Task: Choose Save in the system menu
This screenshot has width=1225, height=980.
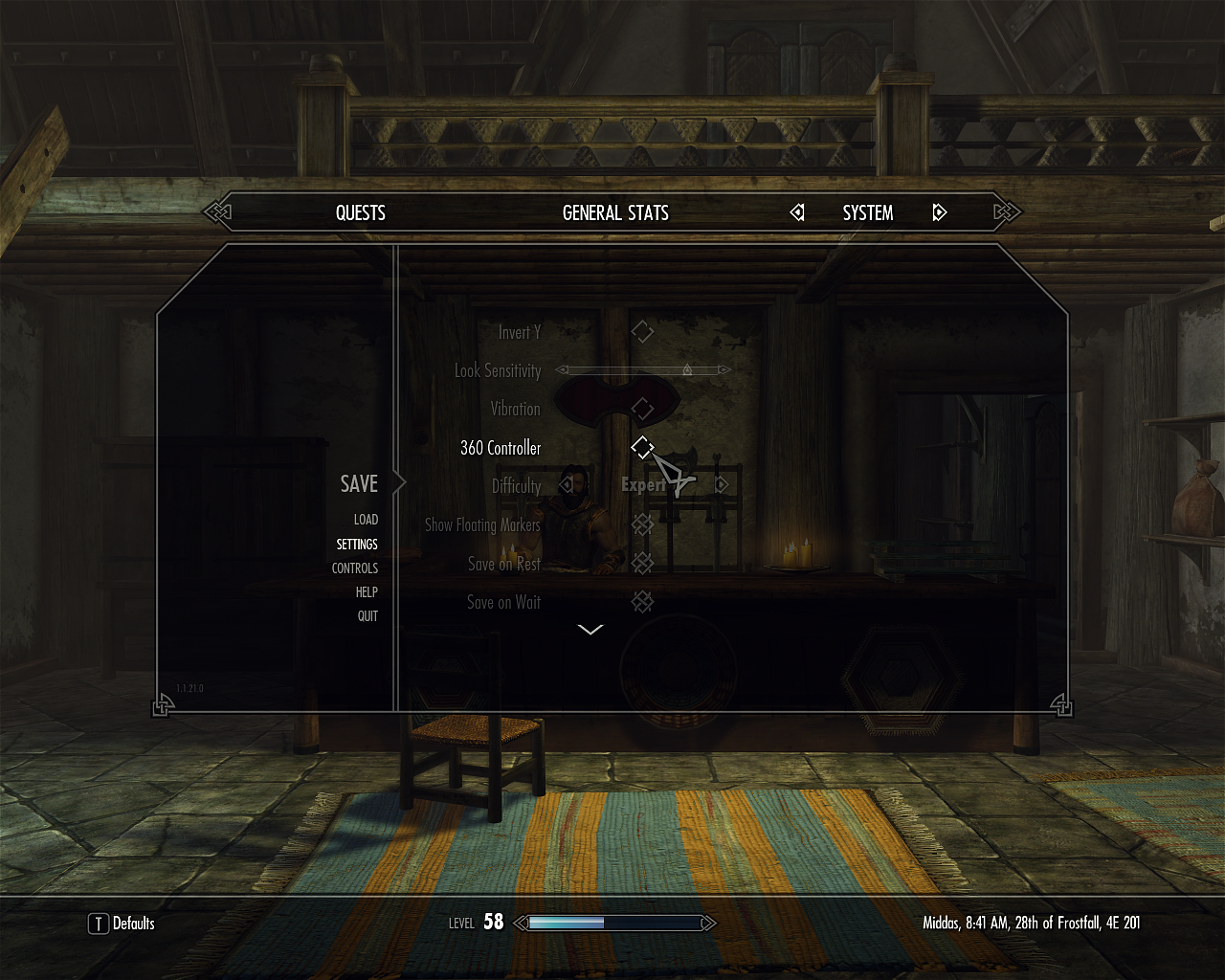Action: [x=359, y=484]
